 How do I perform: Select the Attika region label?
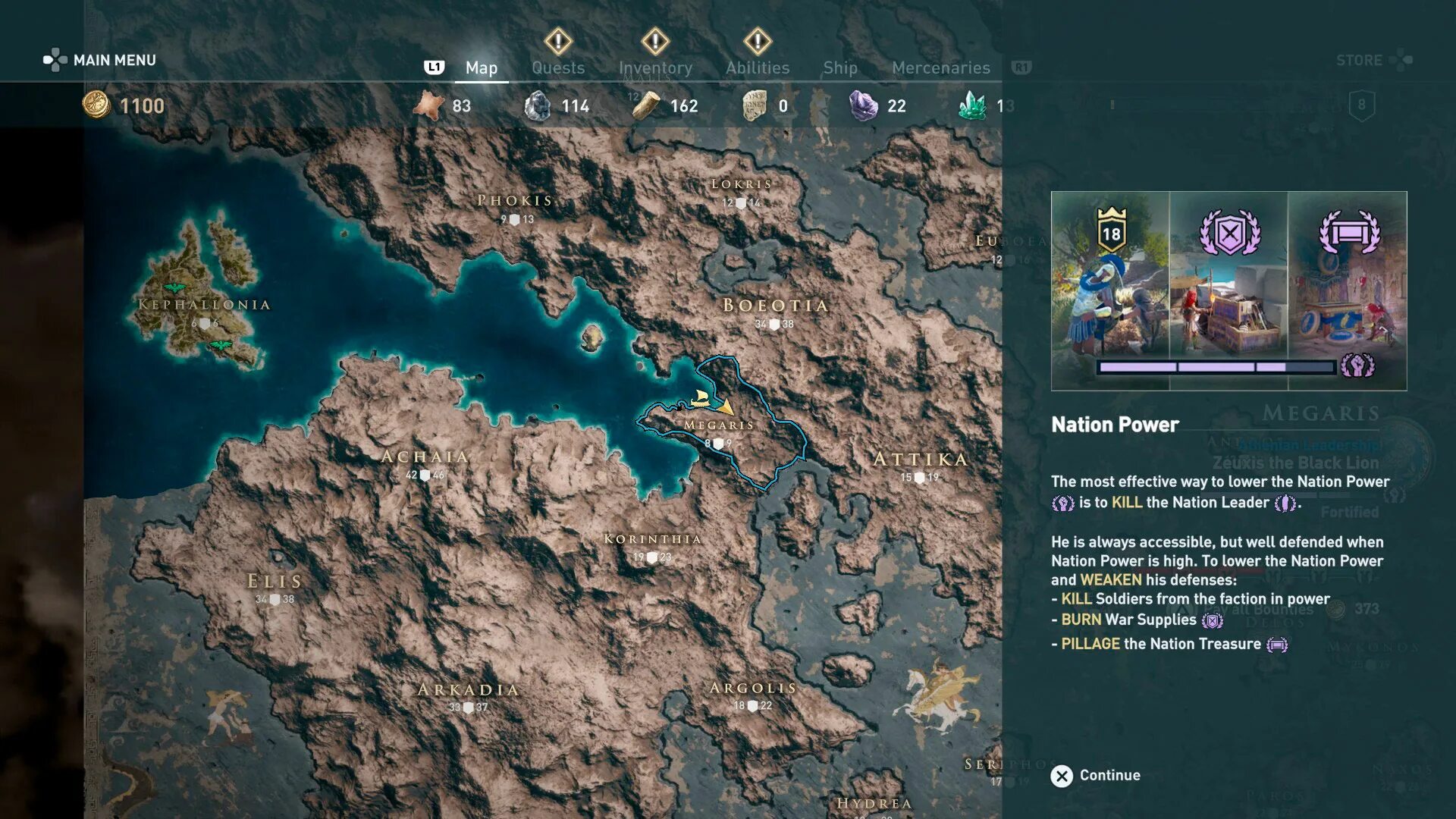[921, 460]
